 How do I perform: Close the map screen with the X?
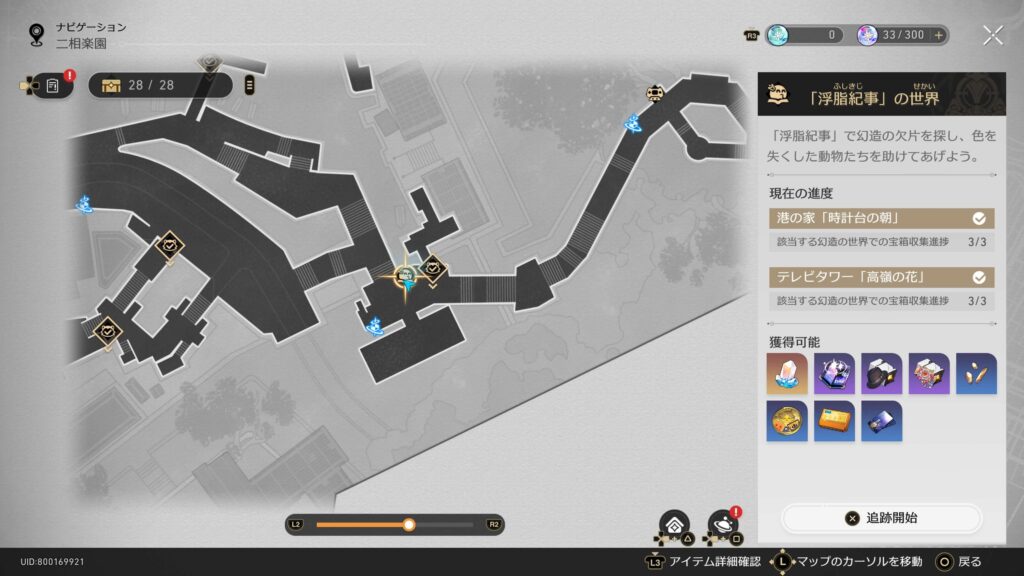coord(992,36)
